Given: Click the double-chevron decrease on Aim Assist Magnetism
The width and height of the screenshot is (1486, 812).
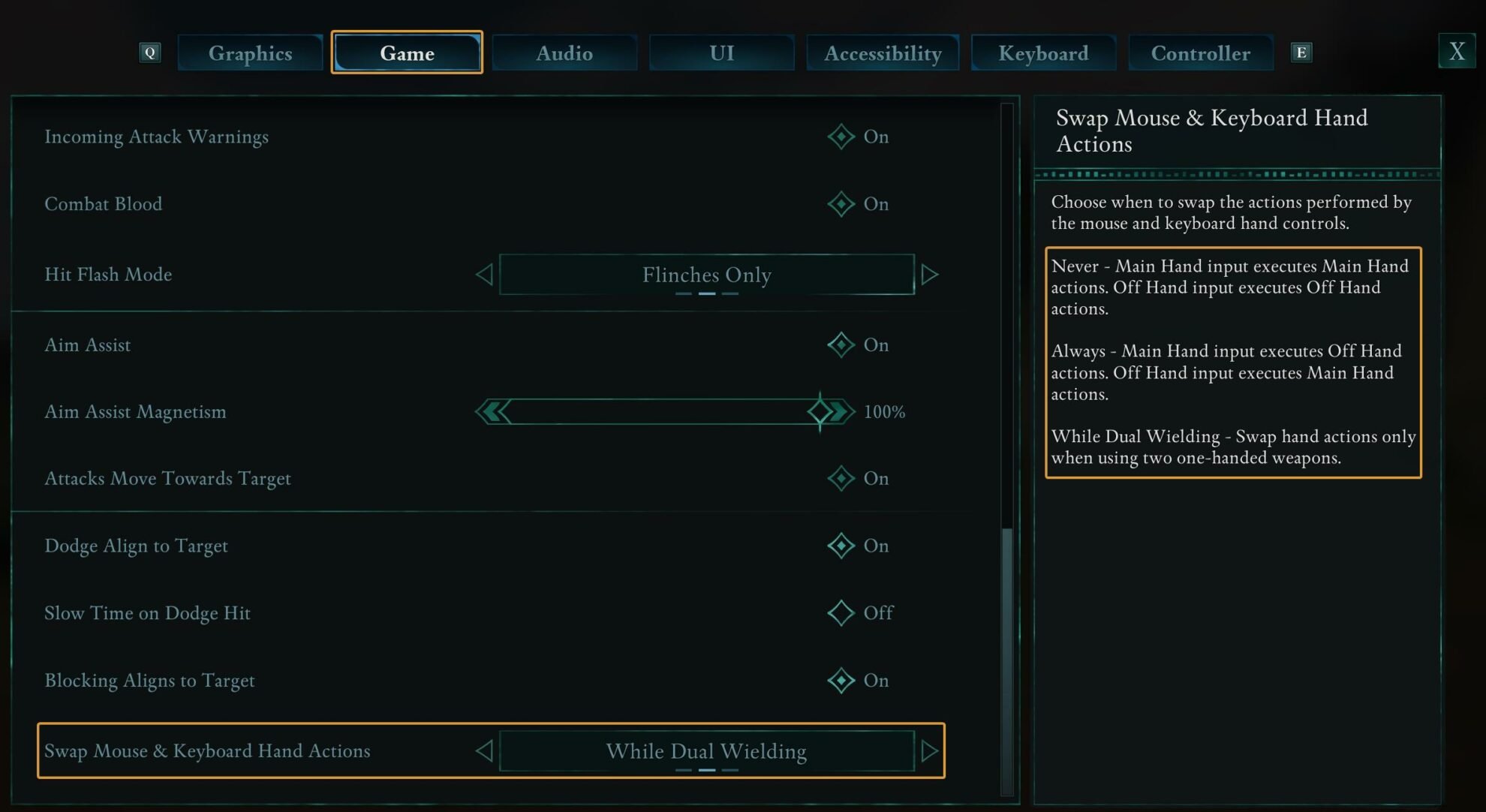Looking at the screenshot, I should [492, 411].
